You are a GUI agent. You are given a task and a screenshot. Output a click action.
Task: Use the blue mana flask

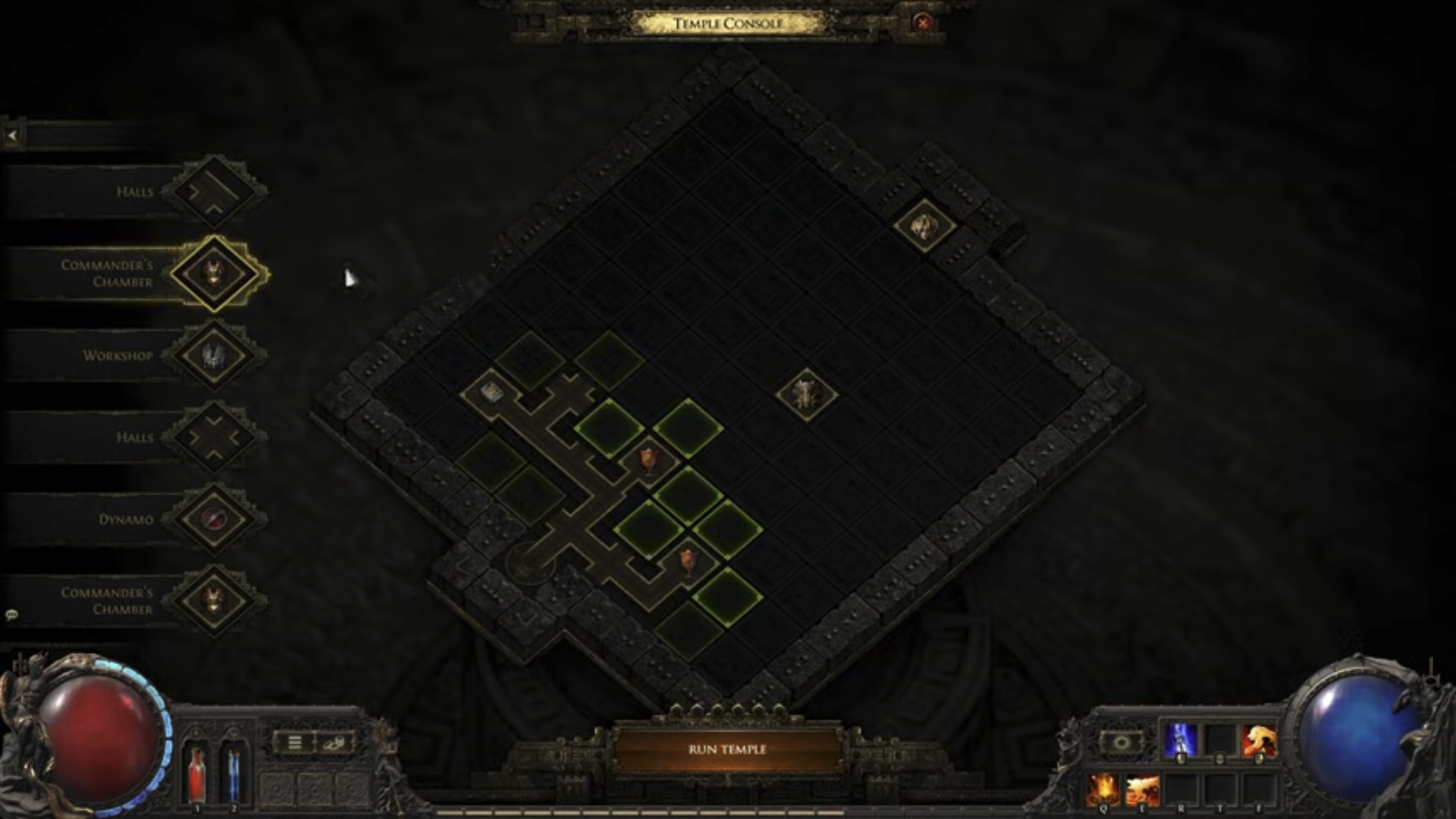234,772
